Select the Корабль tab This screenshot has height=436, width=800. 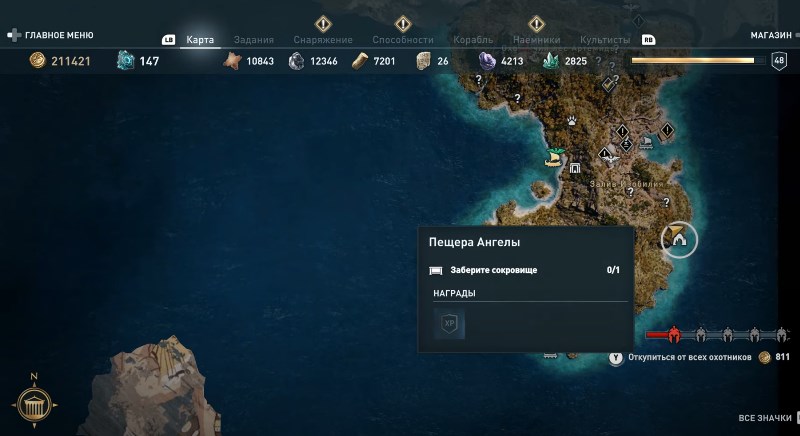(x=473, y=40)
